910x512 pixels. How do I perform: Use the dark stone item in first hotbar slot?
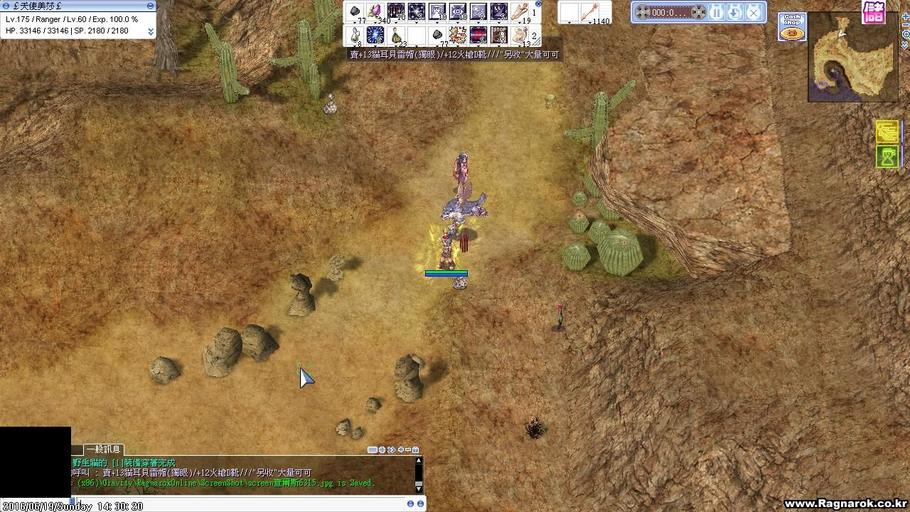pyautogui.click(x=354, y=12)
